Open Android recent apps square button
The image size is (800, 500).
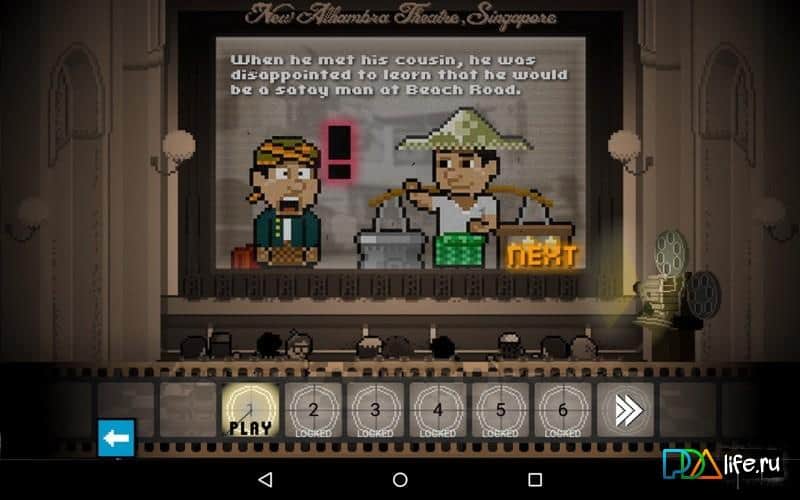coord(534,480)
